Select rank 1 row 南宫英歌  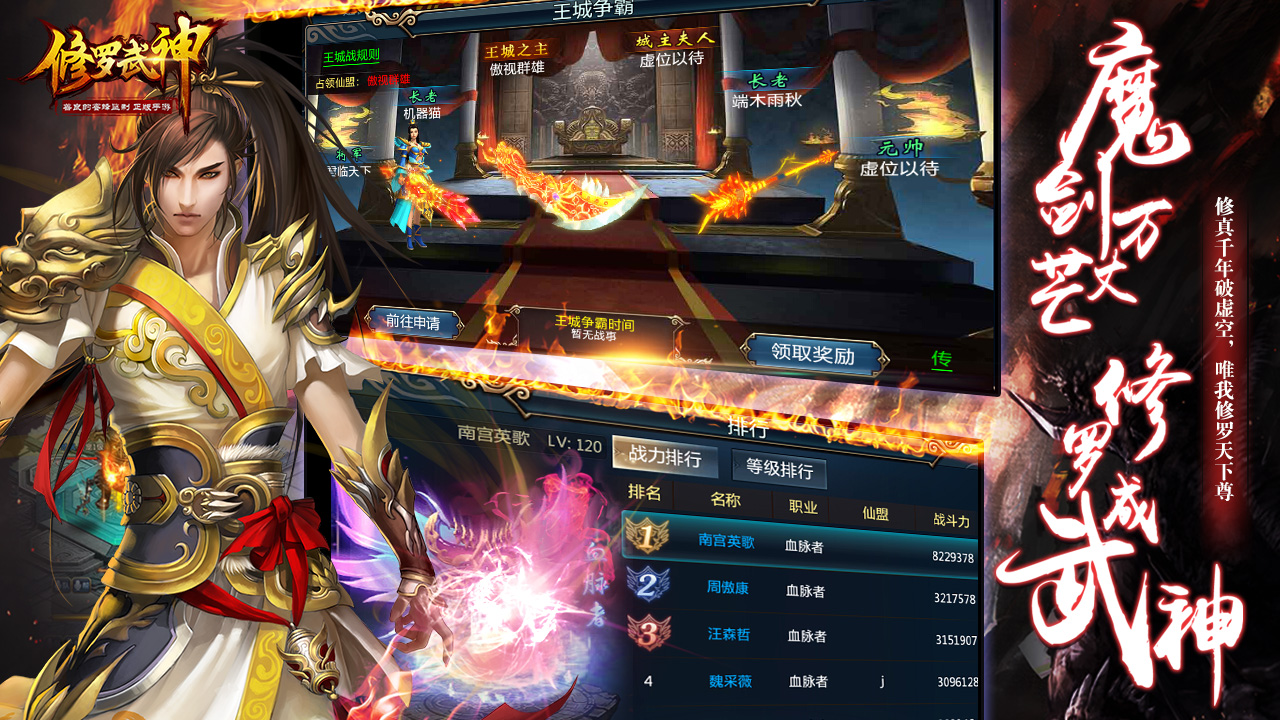point(800,543)
